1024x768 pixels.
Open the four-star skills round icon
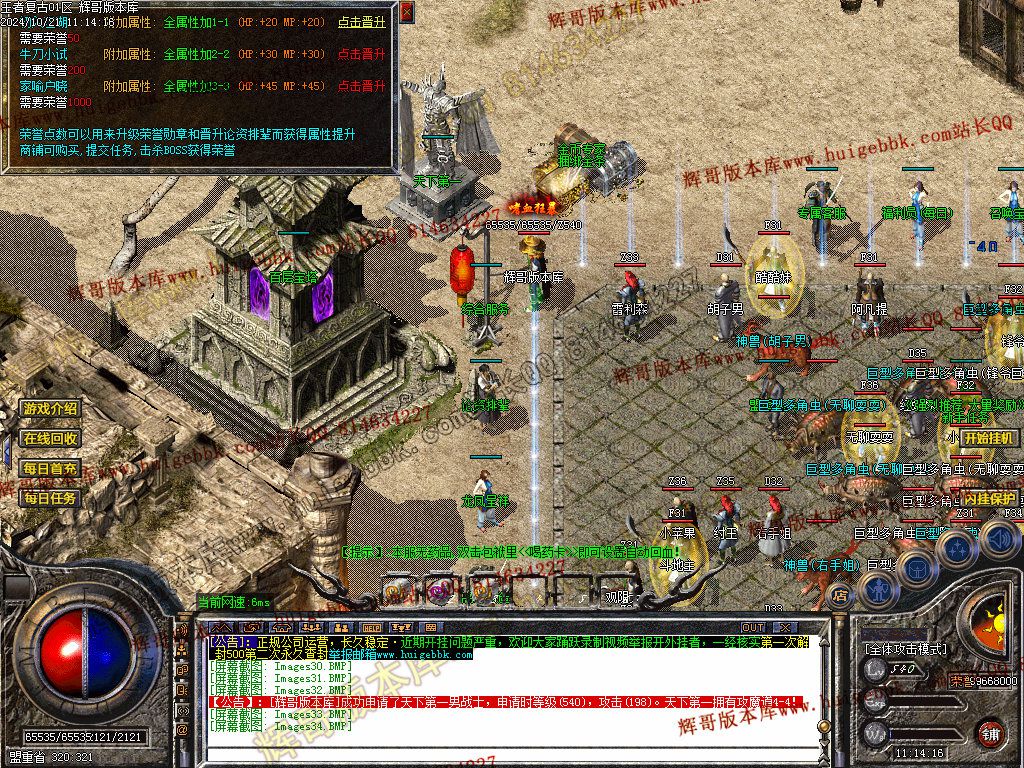[x=957, y=548]
